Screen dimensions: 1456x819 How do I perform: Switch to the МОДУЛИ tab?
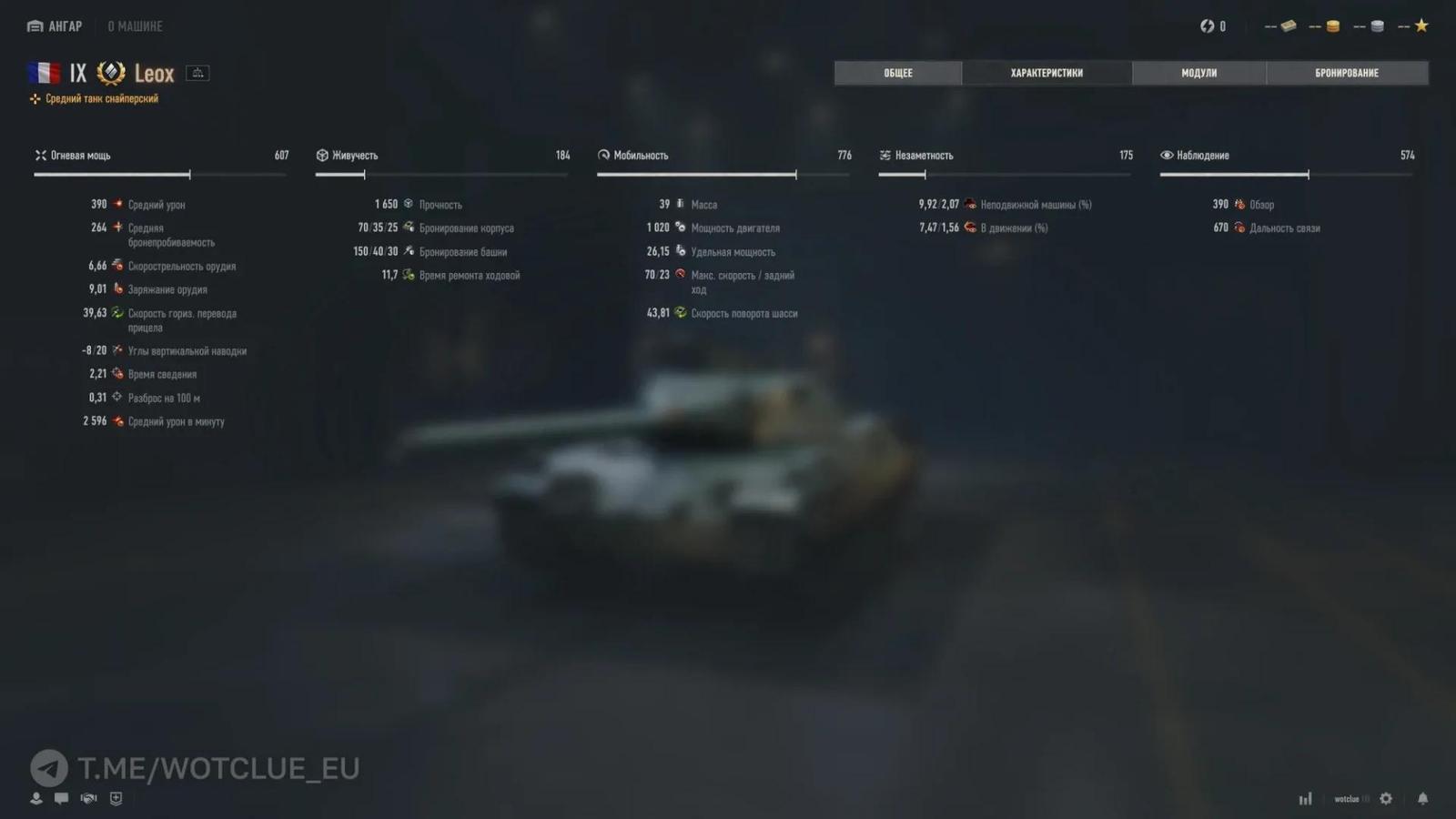pos(1198,73)
